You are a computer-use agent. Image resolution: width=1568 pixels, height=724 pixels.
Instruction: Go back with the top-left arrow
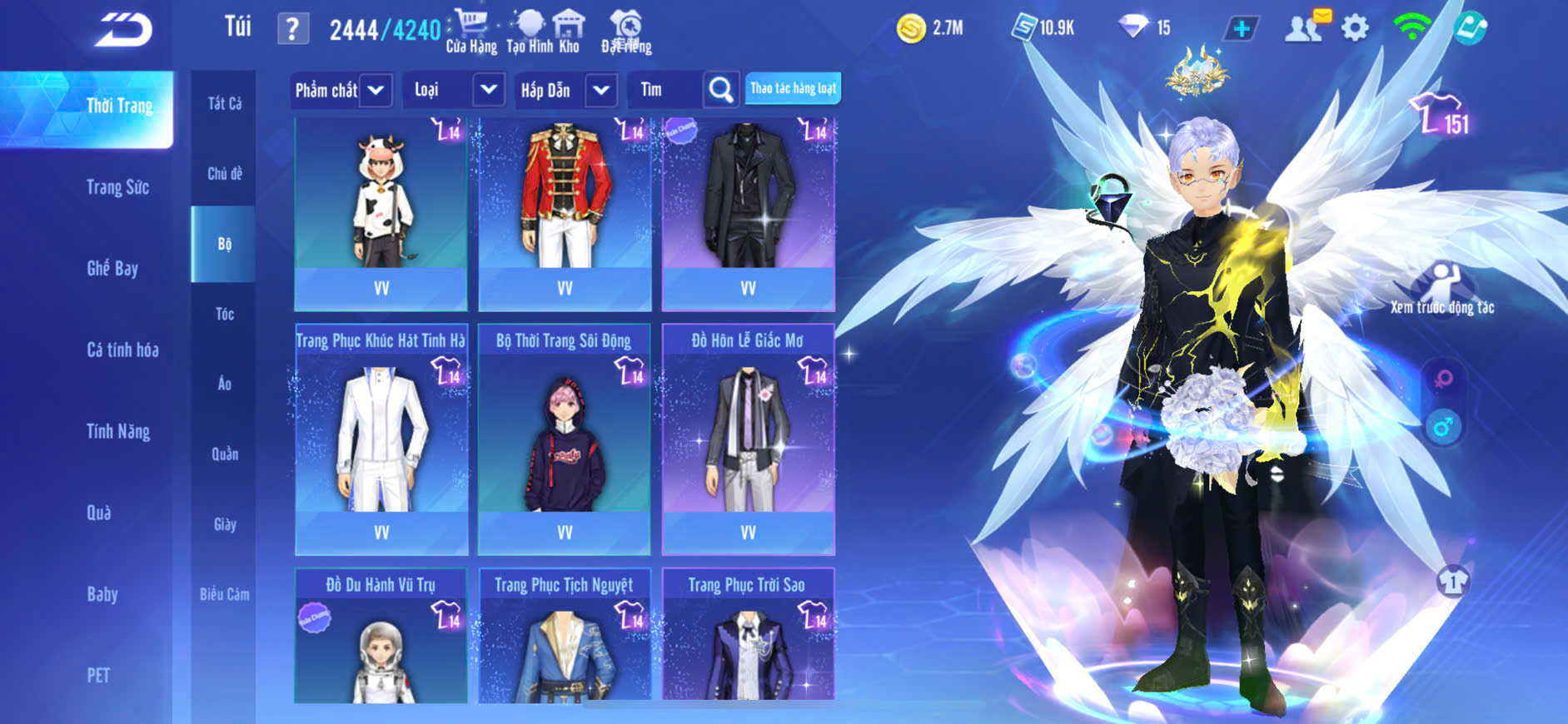pyautogui.click(x=123, y=30)
